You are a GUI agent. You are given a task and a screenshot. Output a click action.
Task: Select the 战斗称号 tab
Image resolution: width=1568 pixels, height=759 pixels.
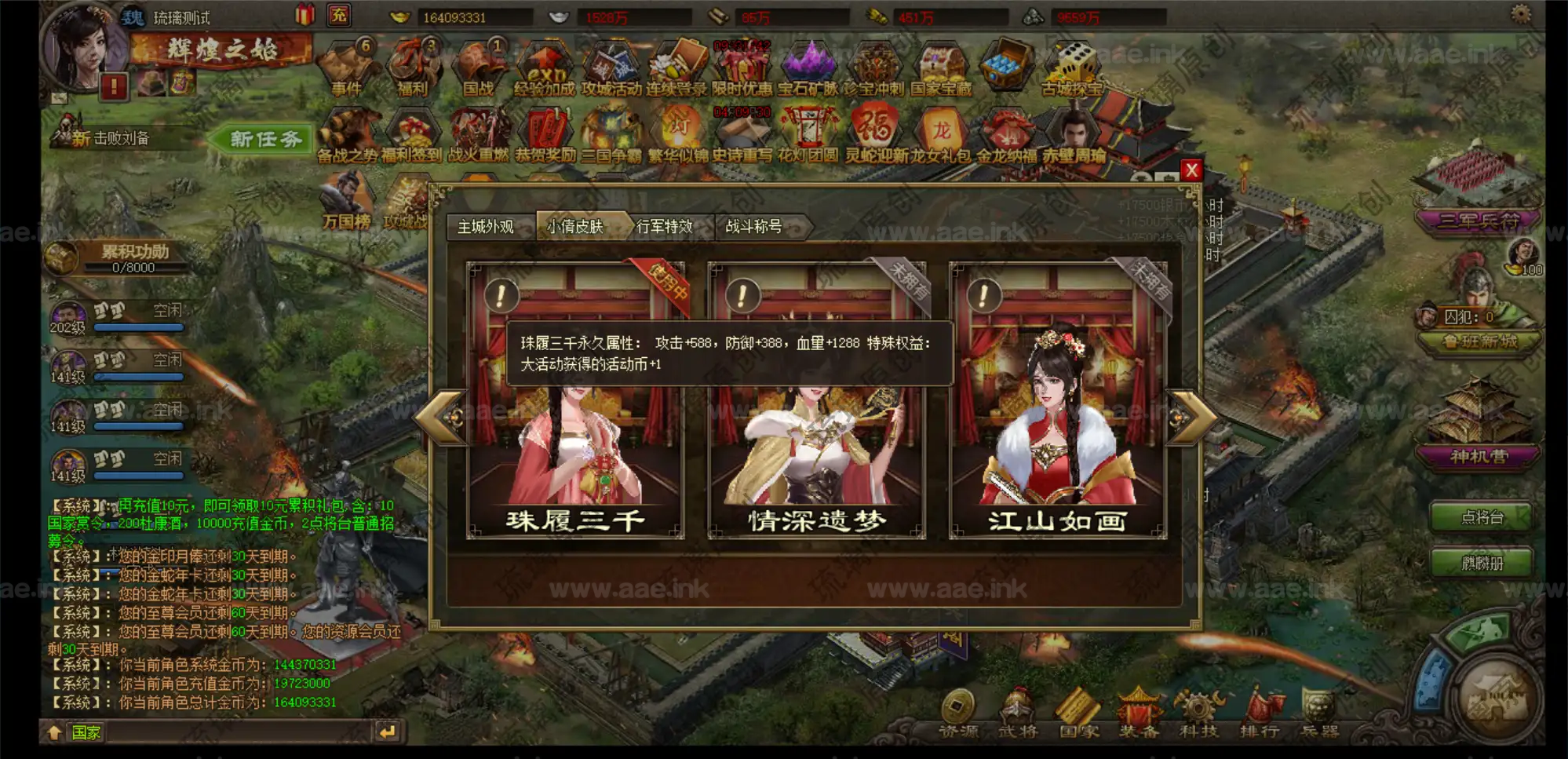coord(755,227)
